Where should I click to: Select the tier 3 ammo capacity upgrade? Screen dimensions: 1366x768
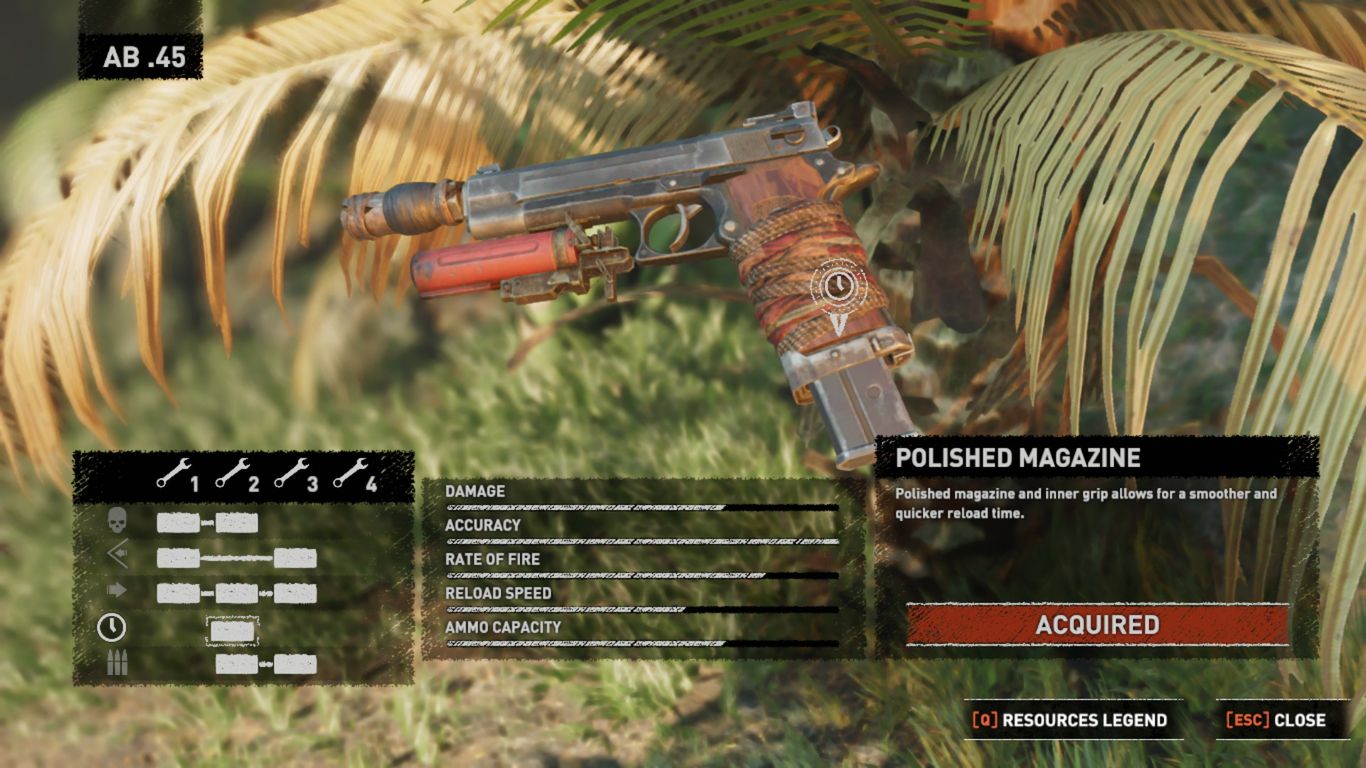tap(295, 664)
